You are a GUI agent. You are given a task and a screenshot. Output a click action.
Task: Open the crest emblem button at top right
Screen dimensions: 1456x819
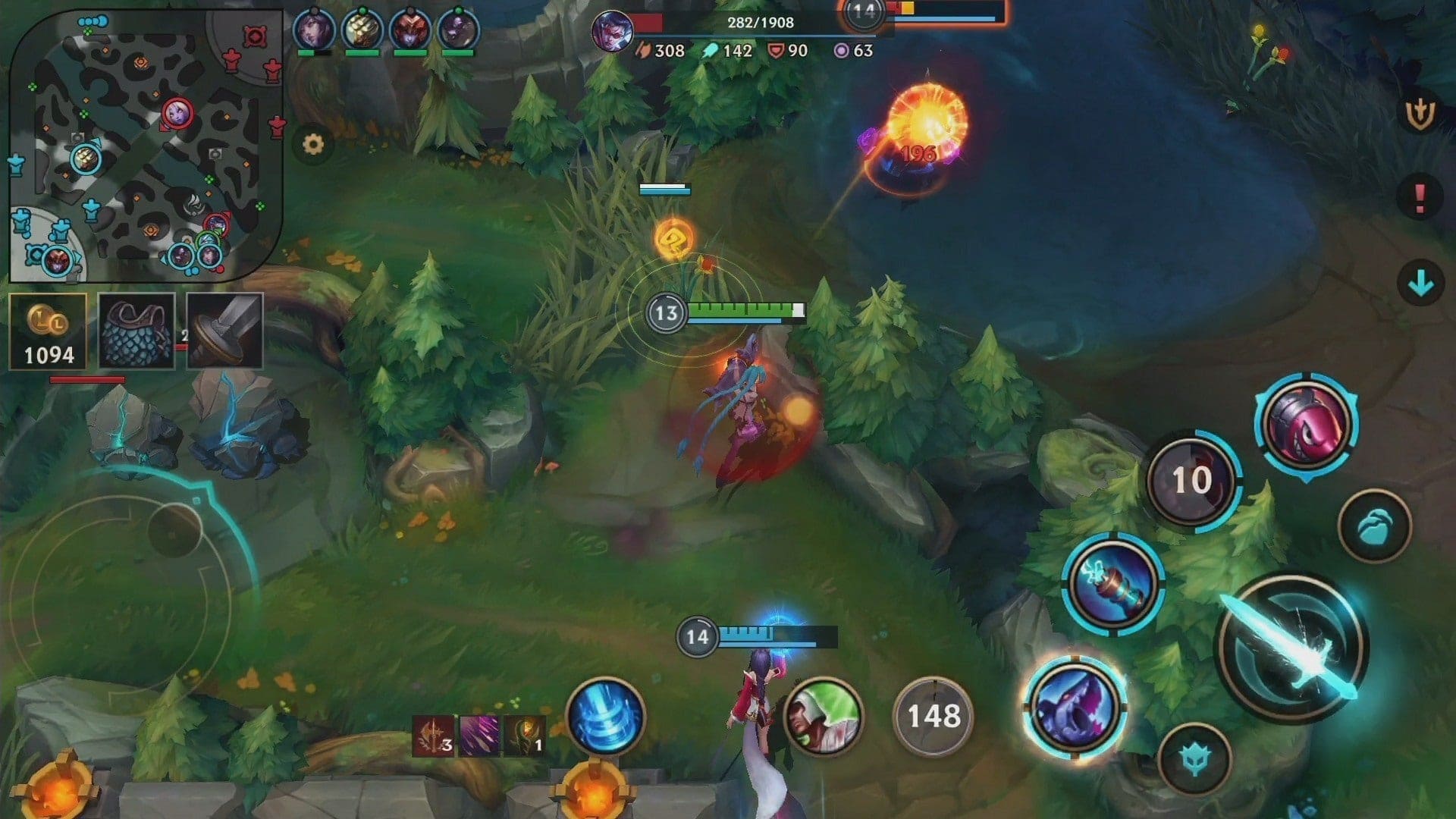(1420, 114)
